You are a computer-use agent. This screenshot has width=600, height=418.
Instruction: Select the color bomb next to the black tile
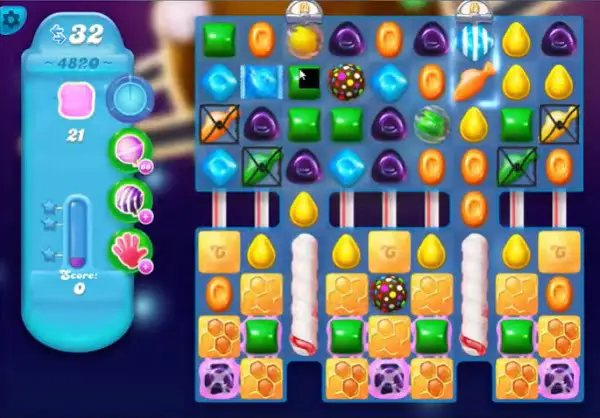[346, 82]
